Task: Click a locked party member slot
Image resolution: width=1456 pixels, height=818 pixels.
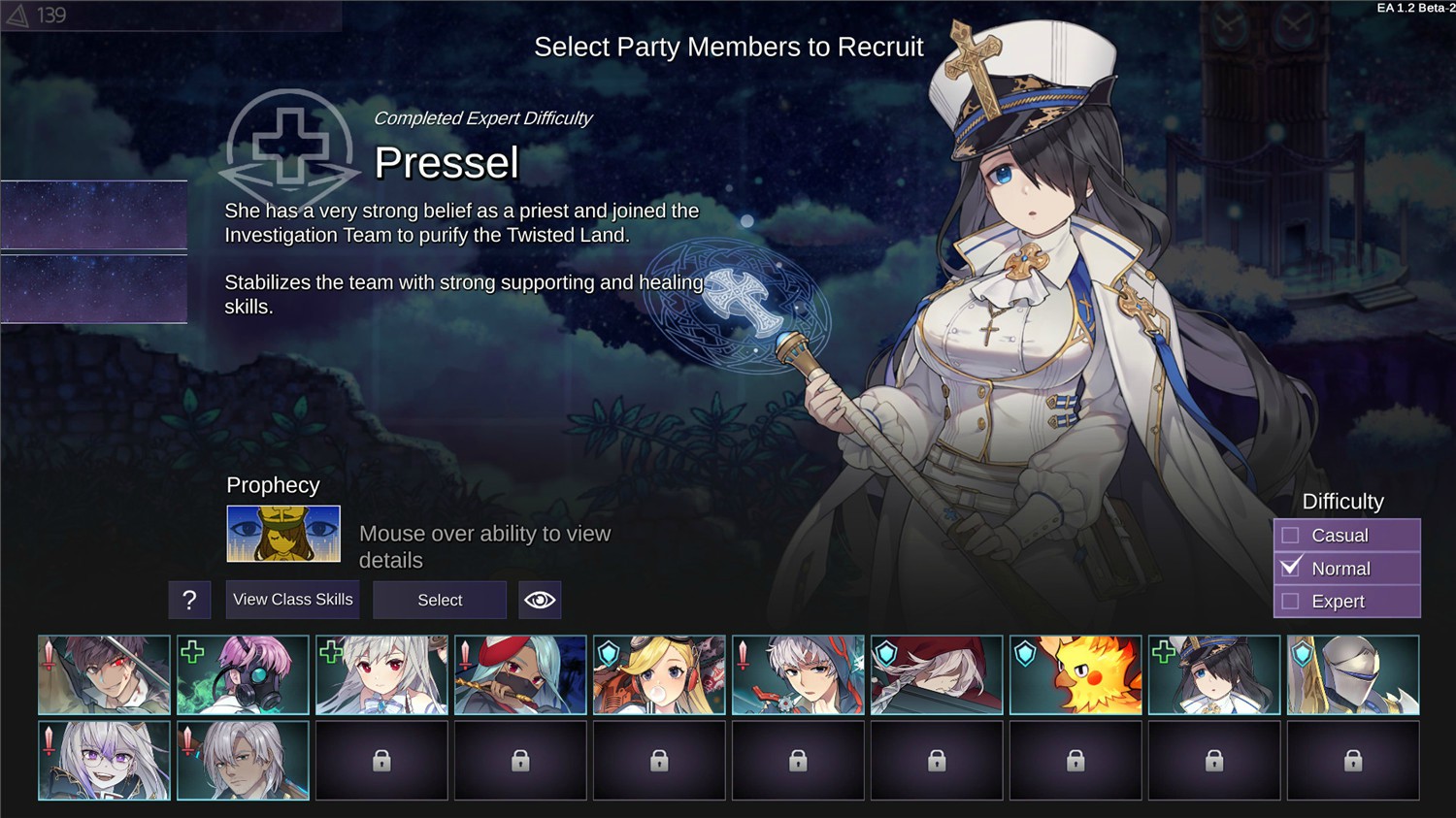Action: click(381, 760)
